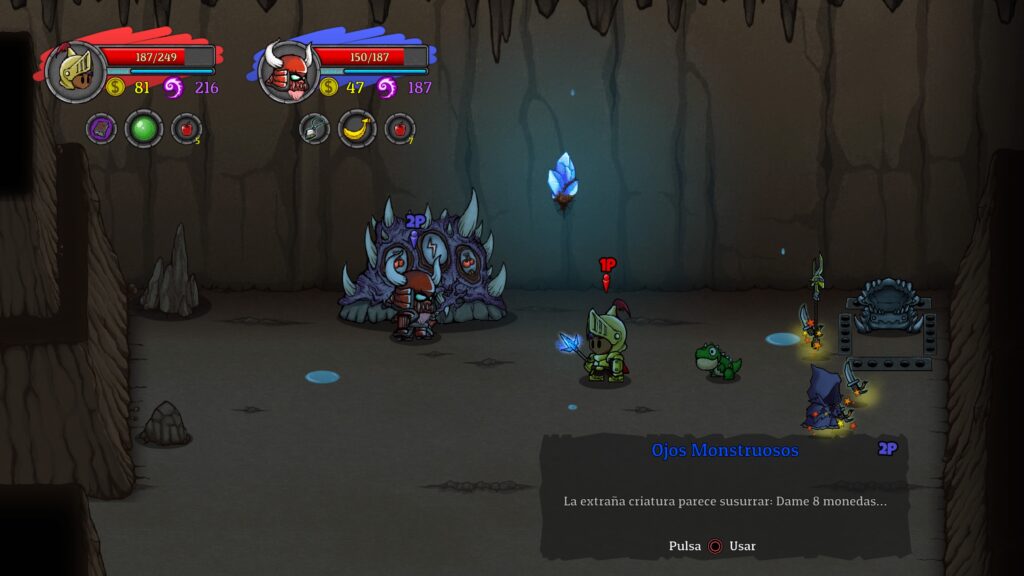Select player two's red horned helmet portrait

288,72
